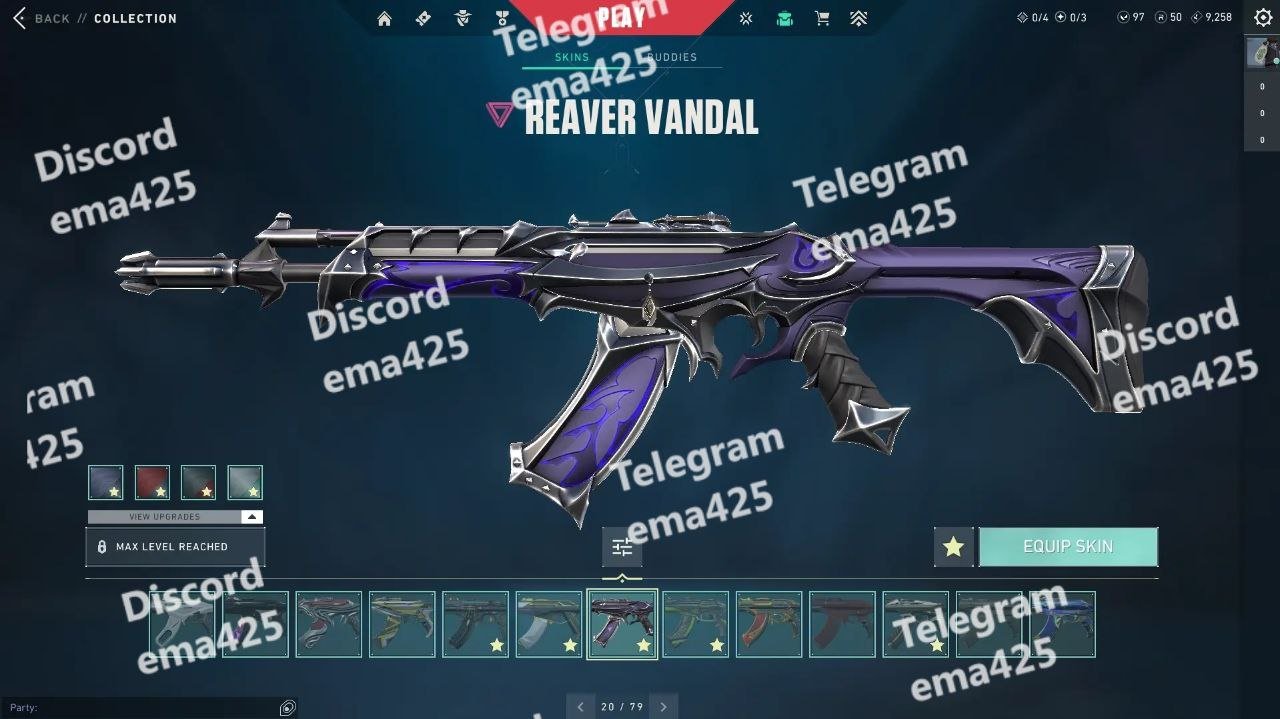Image resolution: width=1280 pixels, height=719 pixels.
Task: Click the Play button in the top bar
Action: (620, 18)
